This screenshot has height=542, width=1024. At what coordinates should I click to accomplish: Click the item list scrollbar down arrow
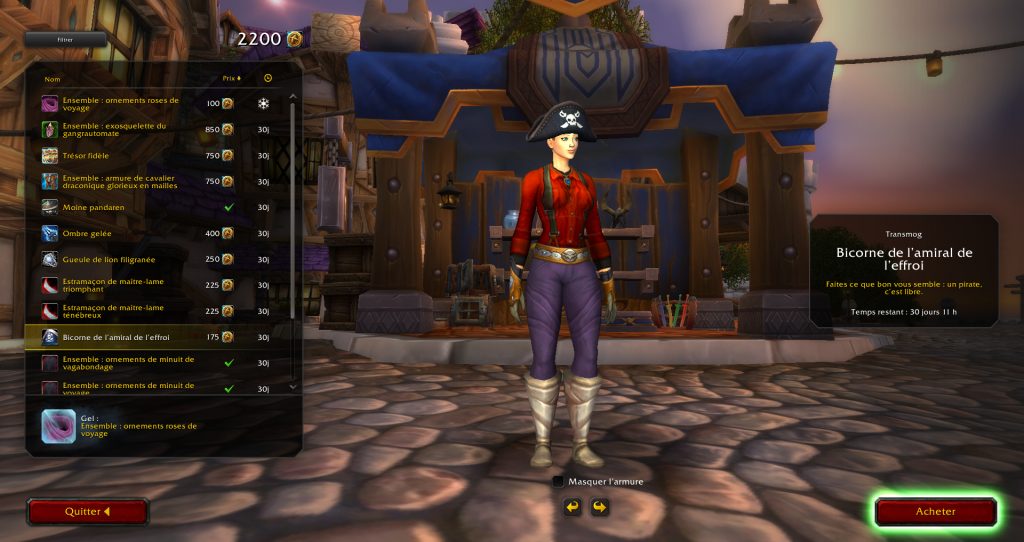pos(292,386)
